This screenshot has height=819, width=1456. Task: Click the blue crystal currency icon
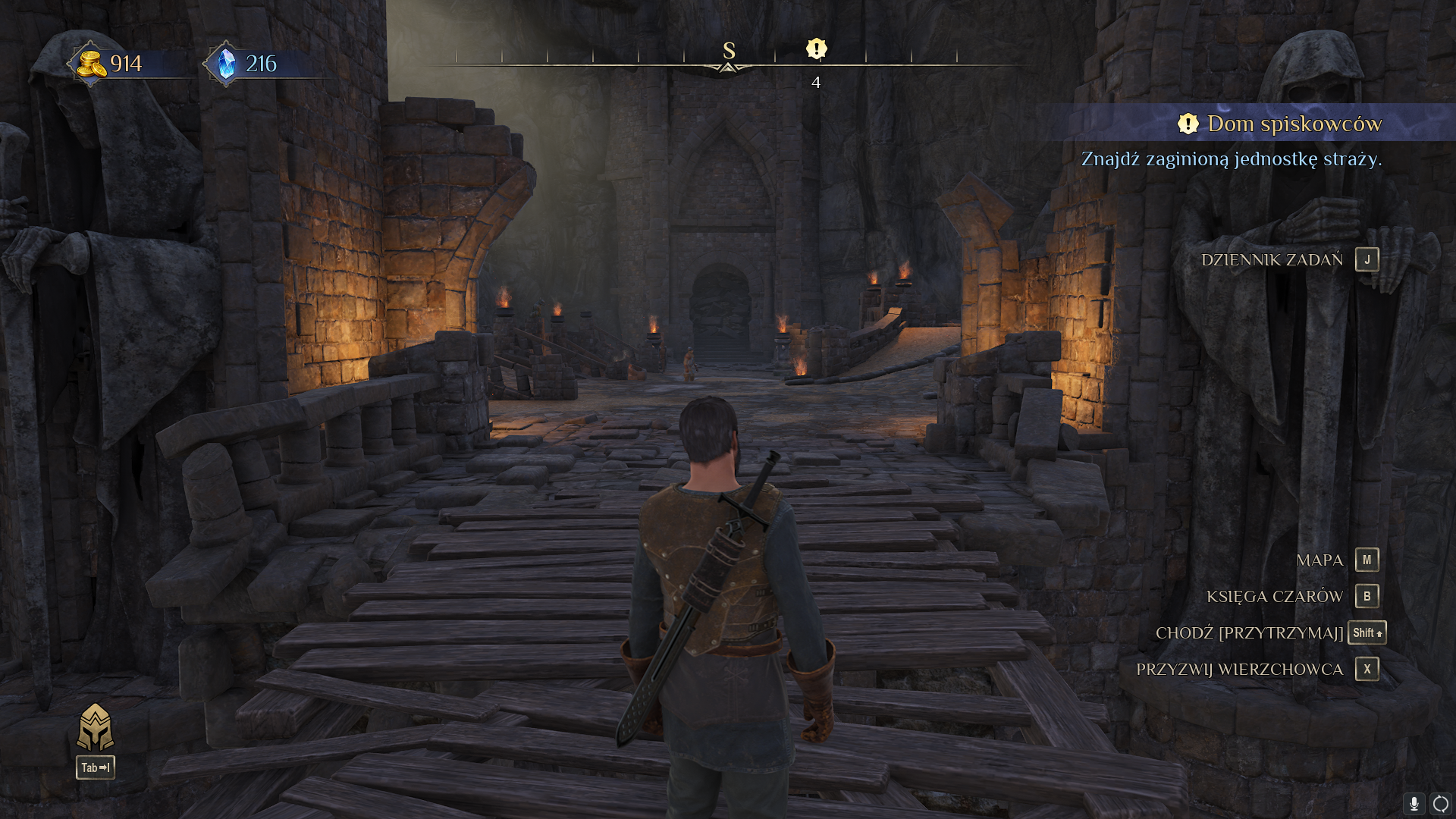click(x=226, y=64)
